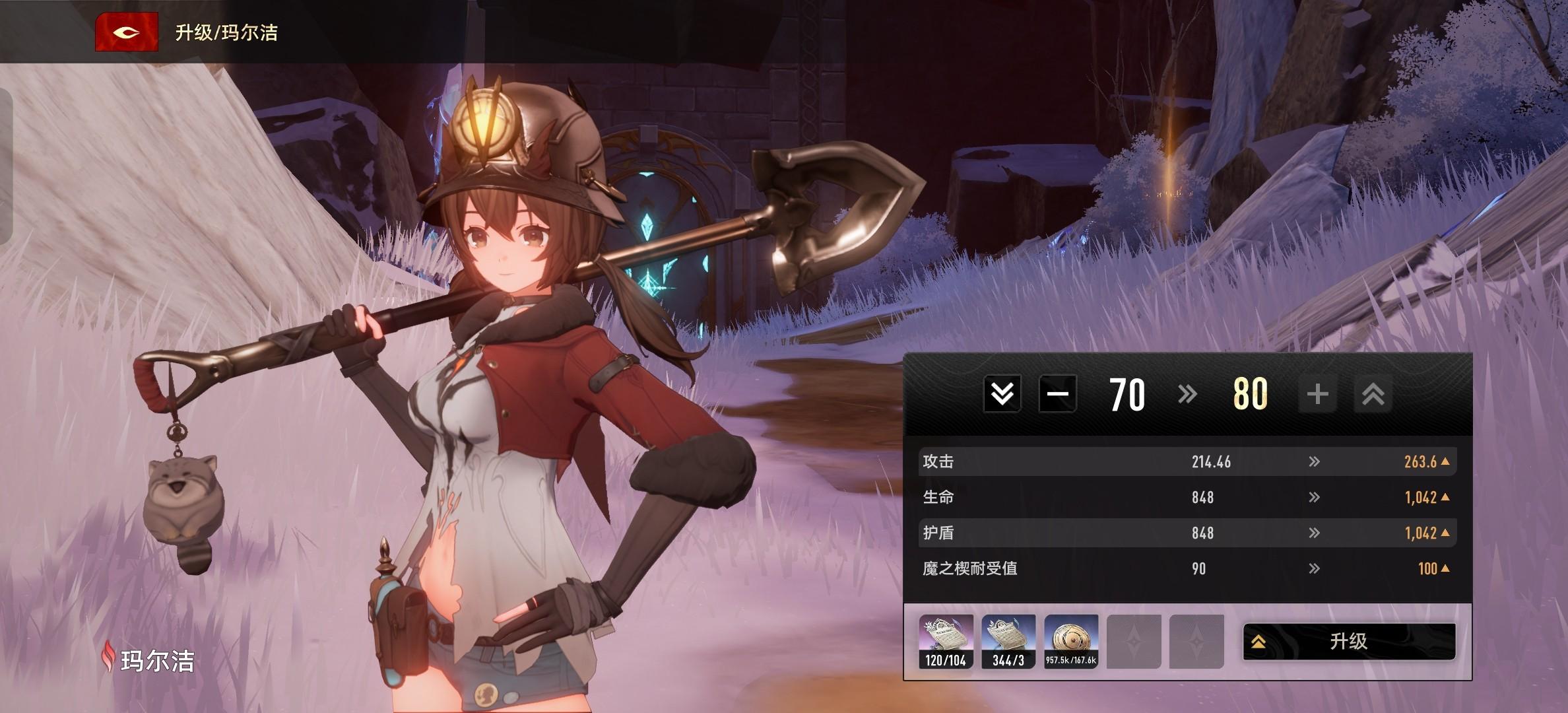This screenshot has height=713, width=1568.
Task: Decrease target level with the minus button
Action: (1057, 394)
